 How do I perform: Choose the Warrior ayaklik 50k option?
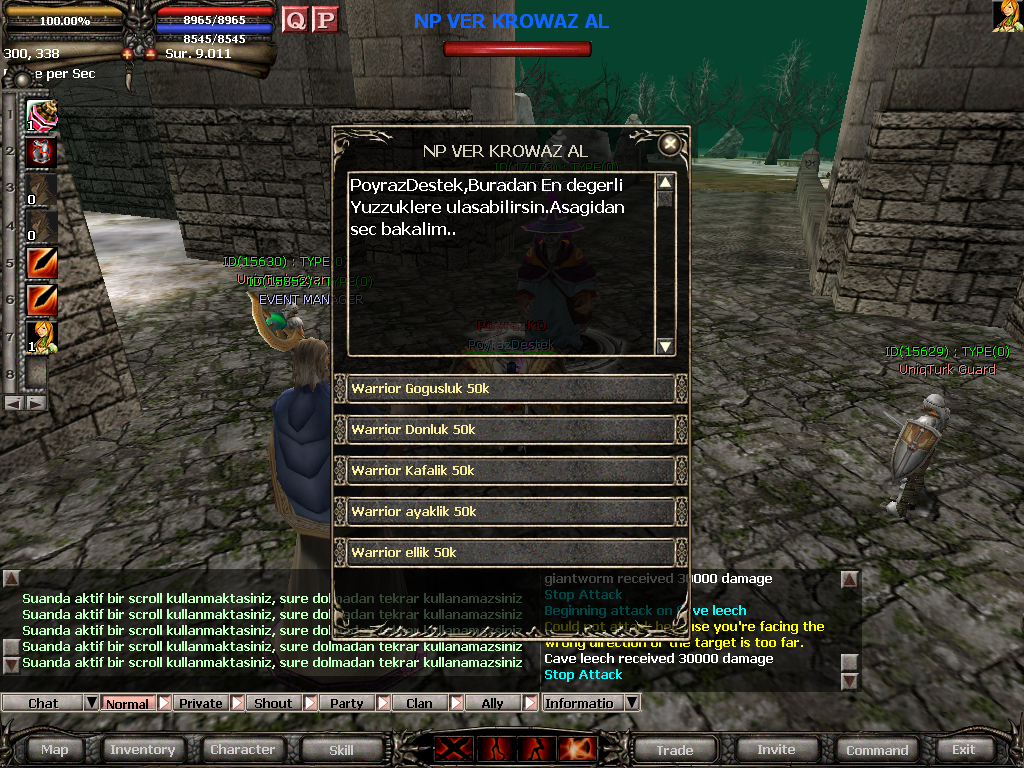click(x=510, y=512)
